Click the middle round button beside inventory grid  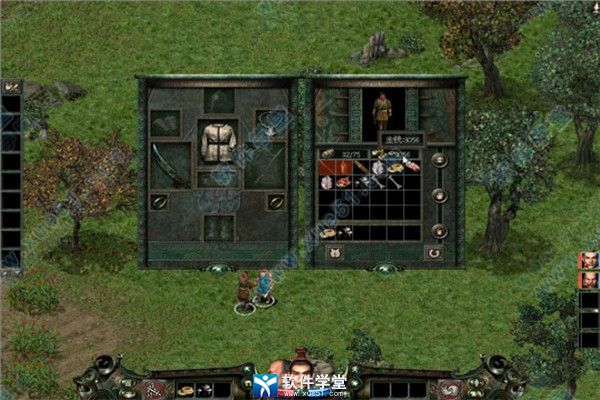[x=439, y=195]
